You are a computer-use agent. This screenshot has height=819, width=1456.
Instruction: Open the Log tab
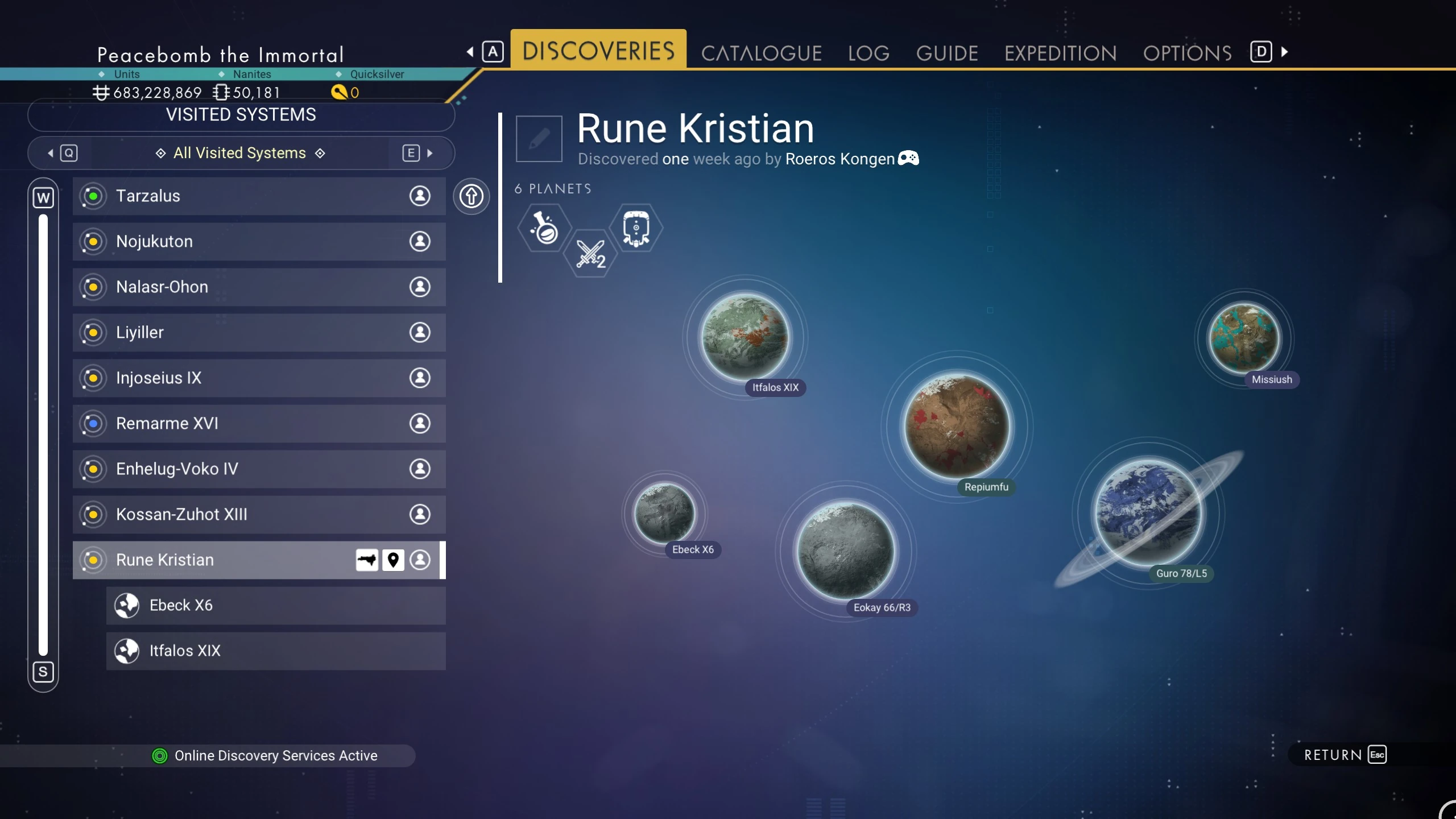click(x=868, y=53)
